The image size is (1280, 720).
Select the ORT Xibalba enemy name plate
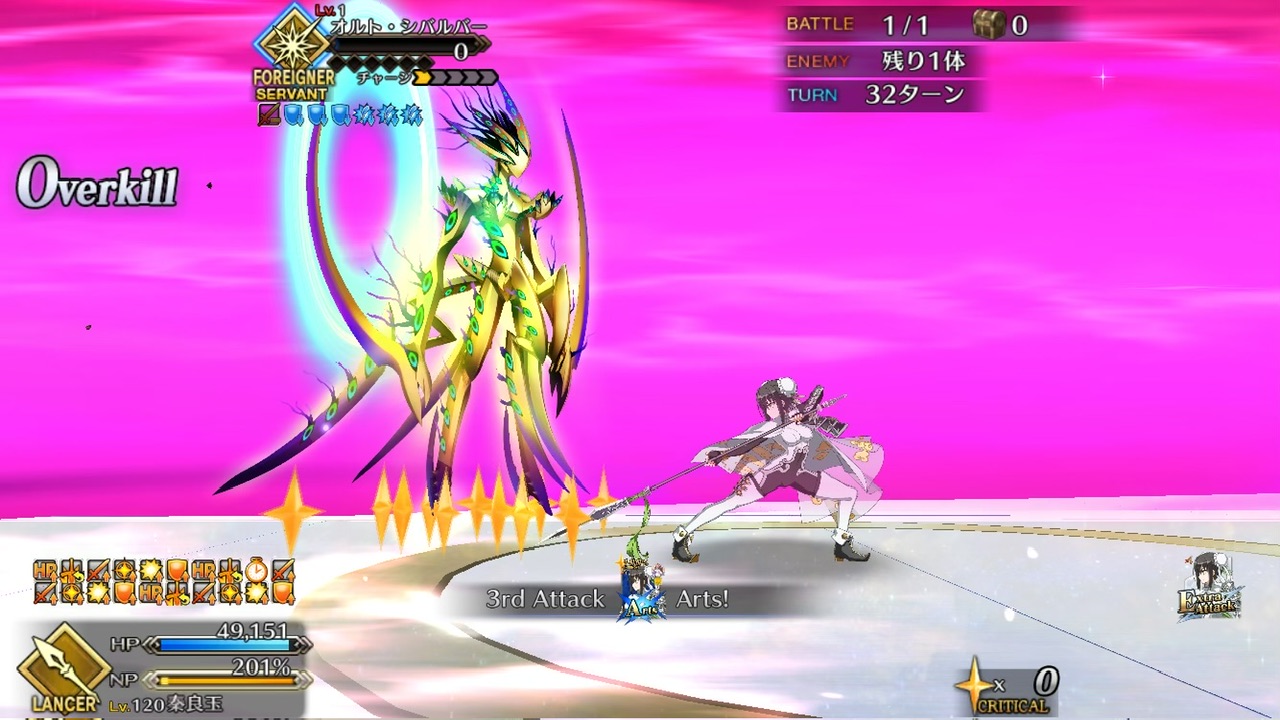(408, 28)
